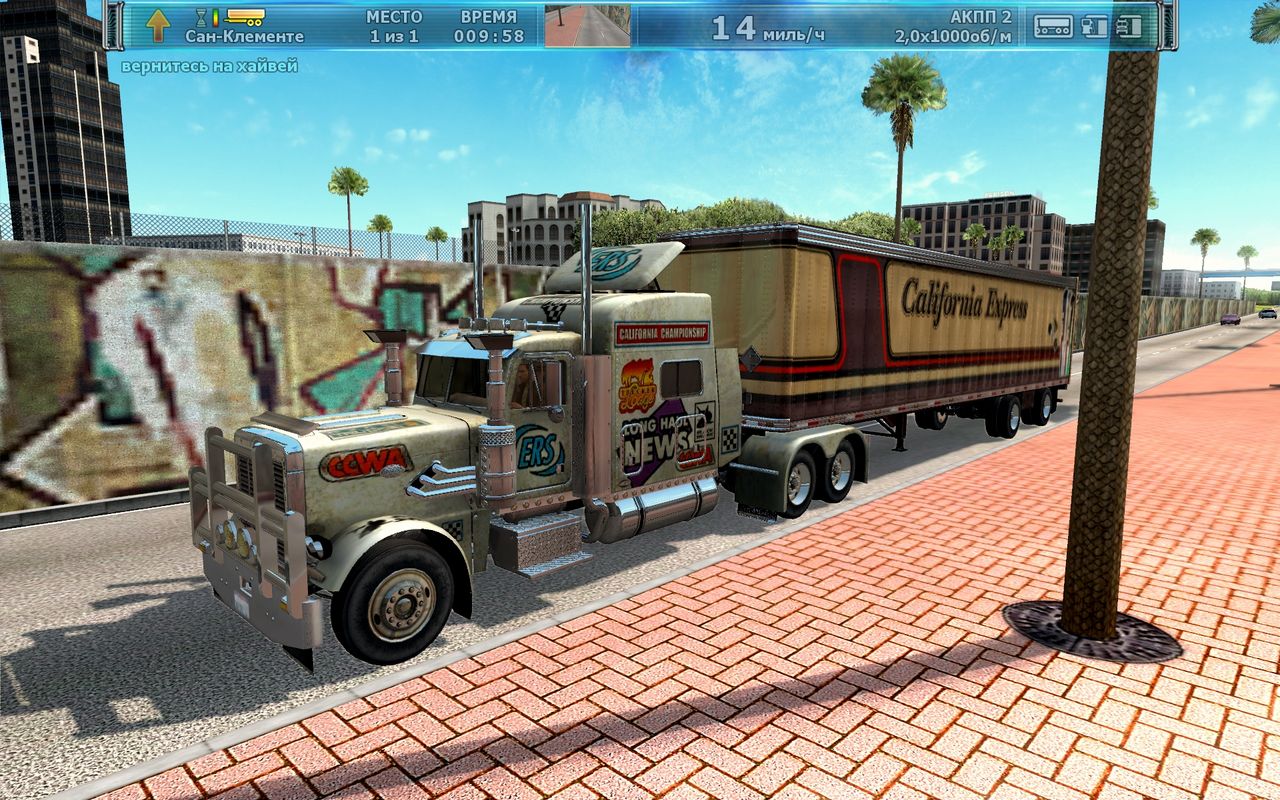The width and height of the screenshot is (1280, 800).
Task: Select the yellow trailer cargo icon
Action: coord(245,17)
